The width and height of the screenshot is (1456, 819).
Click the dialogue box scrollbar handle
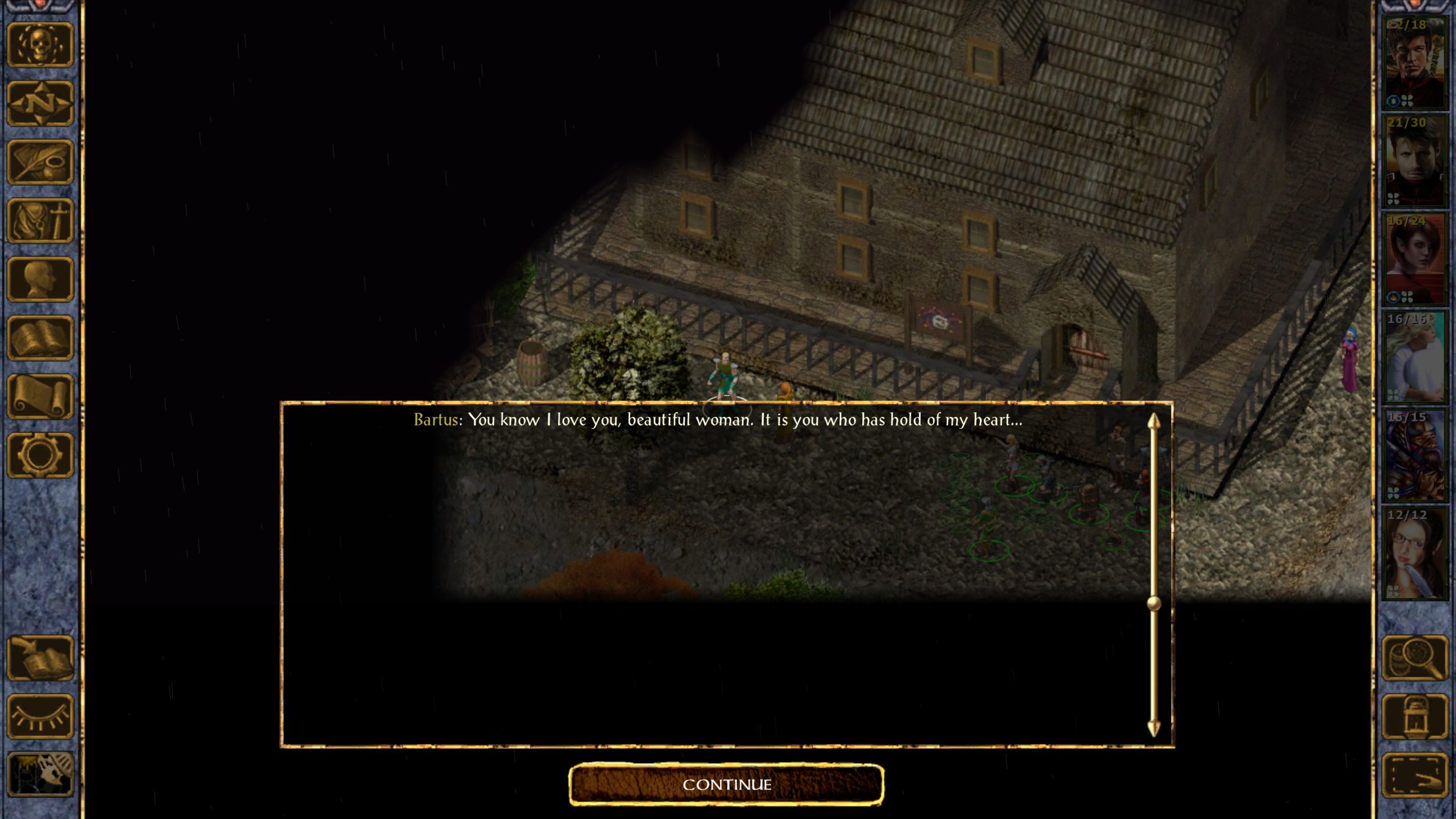(1153, 603)
